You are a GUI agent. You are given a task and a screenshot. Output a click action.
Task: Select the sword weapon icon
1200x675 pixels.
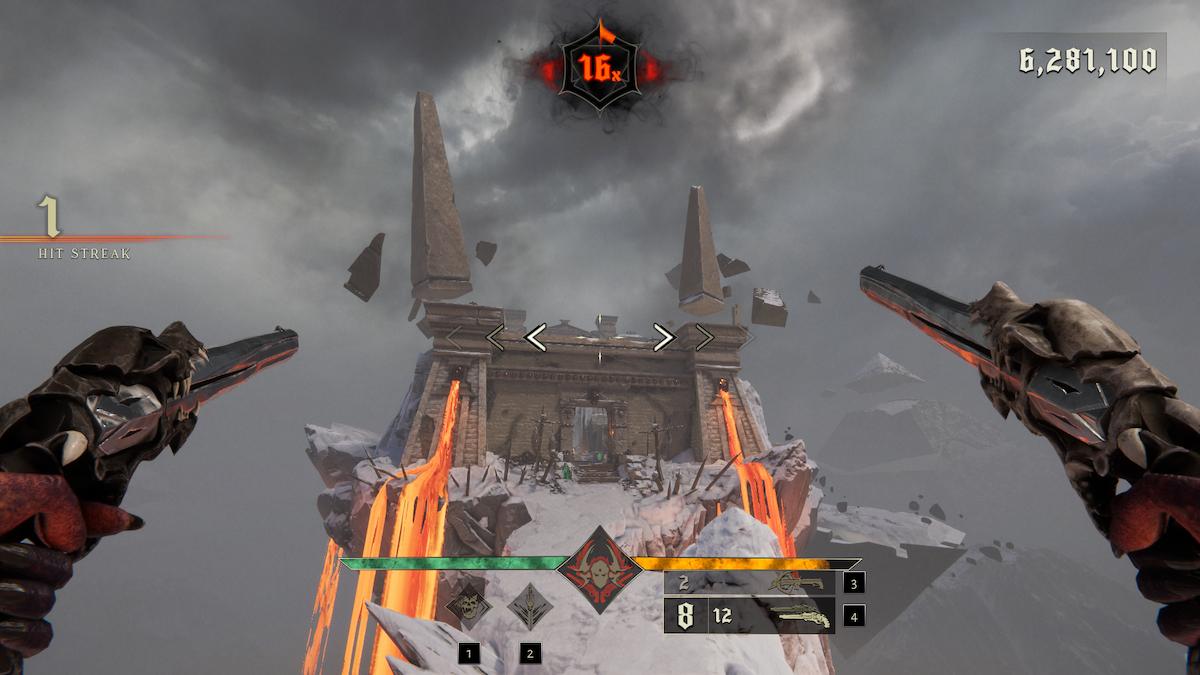click(527, 605)
